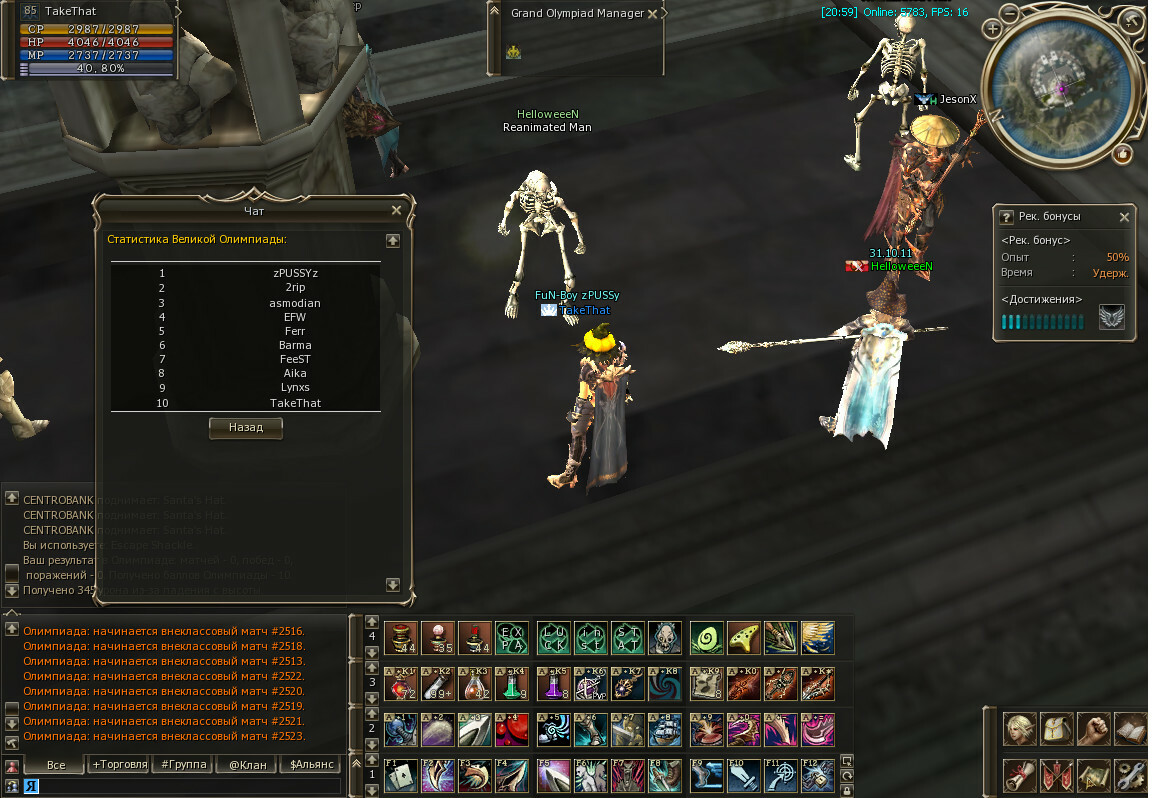Select the $Альянс chat tab
This screenshot has height=798, width=1152.
coord(309,764)
